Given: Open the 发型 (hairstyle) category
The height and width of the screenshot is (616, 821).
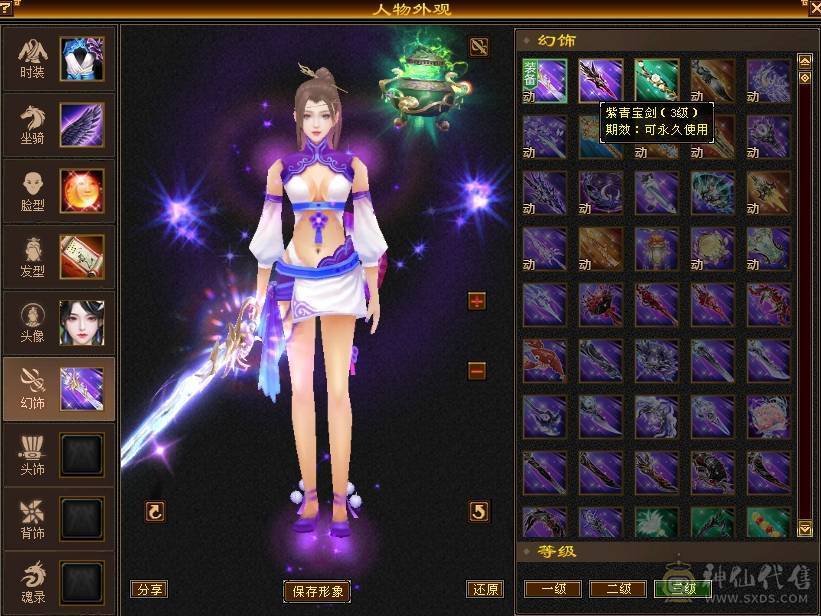Looking at the screenshot, I should click(x=58, y=255).
